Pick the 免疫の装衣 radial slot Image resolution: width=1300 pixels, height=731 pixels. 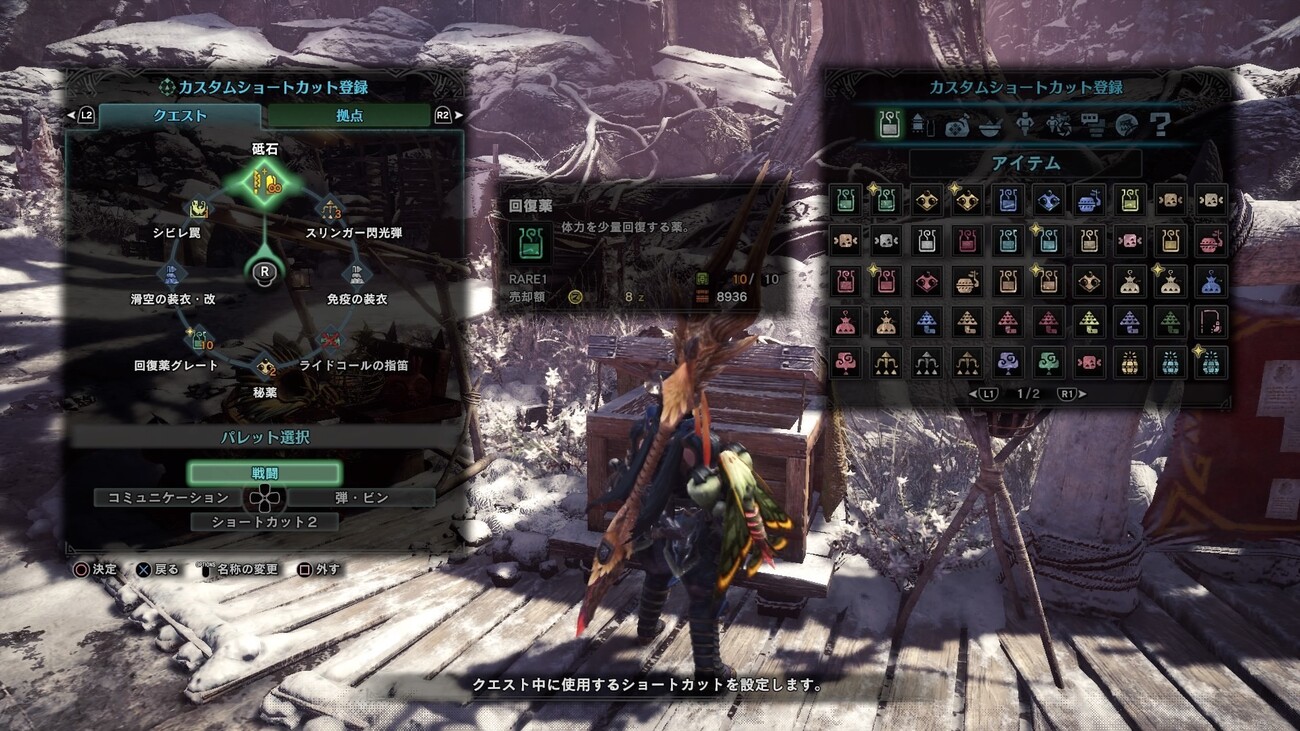click(x=357, y=274)
